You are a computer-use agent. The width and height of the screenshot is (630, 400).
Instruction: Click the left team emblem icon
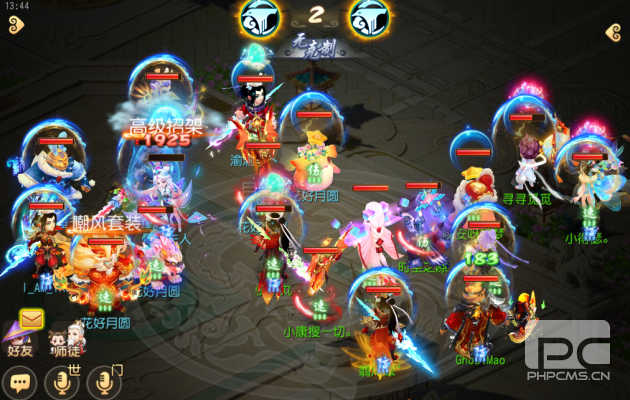click(260, 17)
